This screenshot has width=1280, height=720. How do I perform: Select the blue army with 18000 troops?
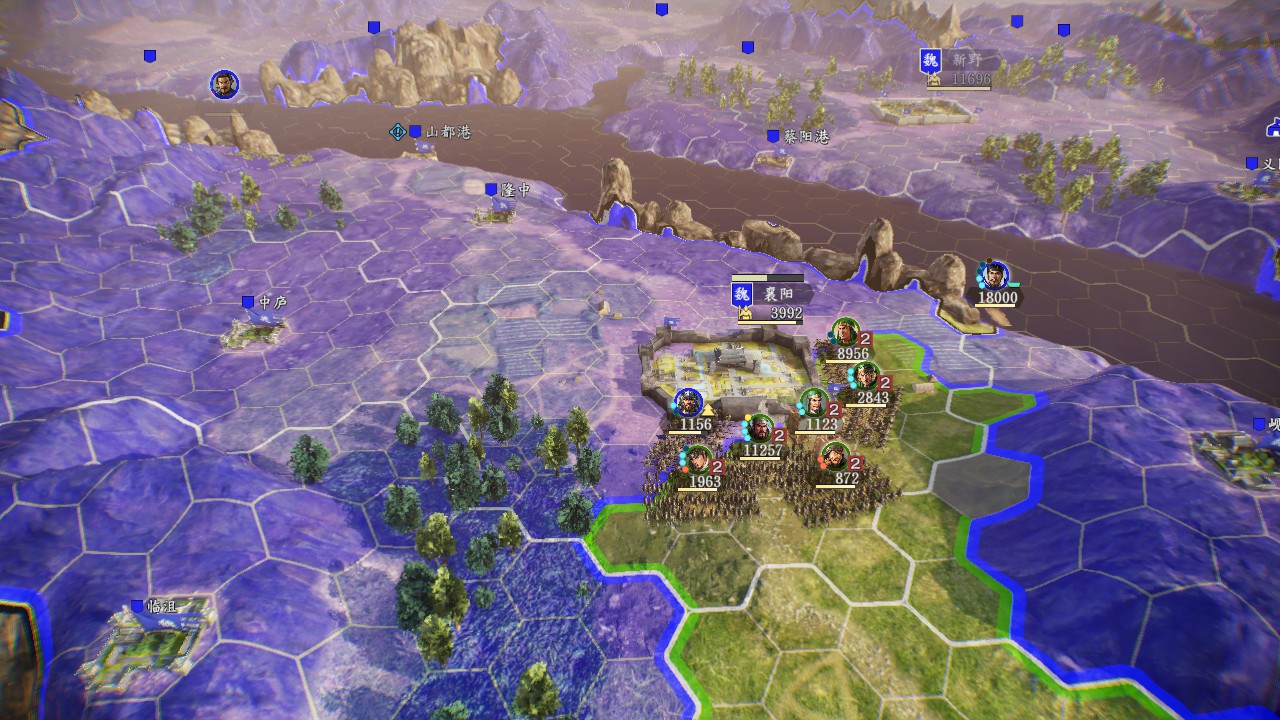(993, 275)
